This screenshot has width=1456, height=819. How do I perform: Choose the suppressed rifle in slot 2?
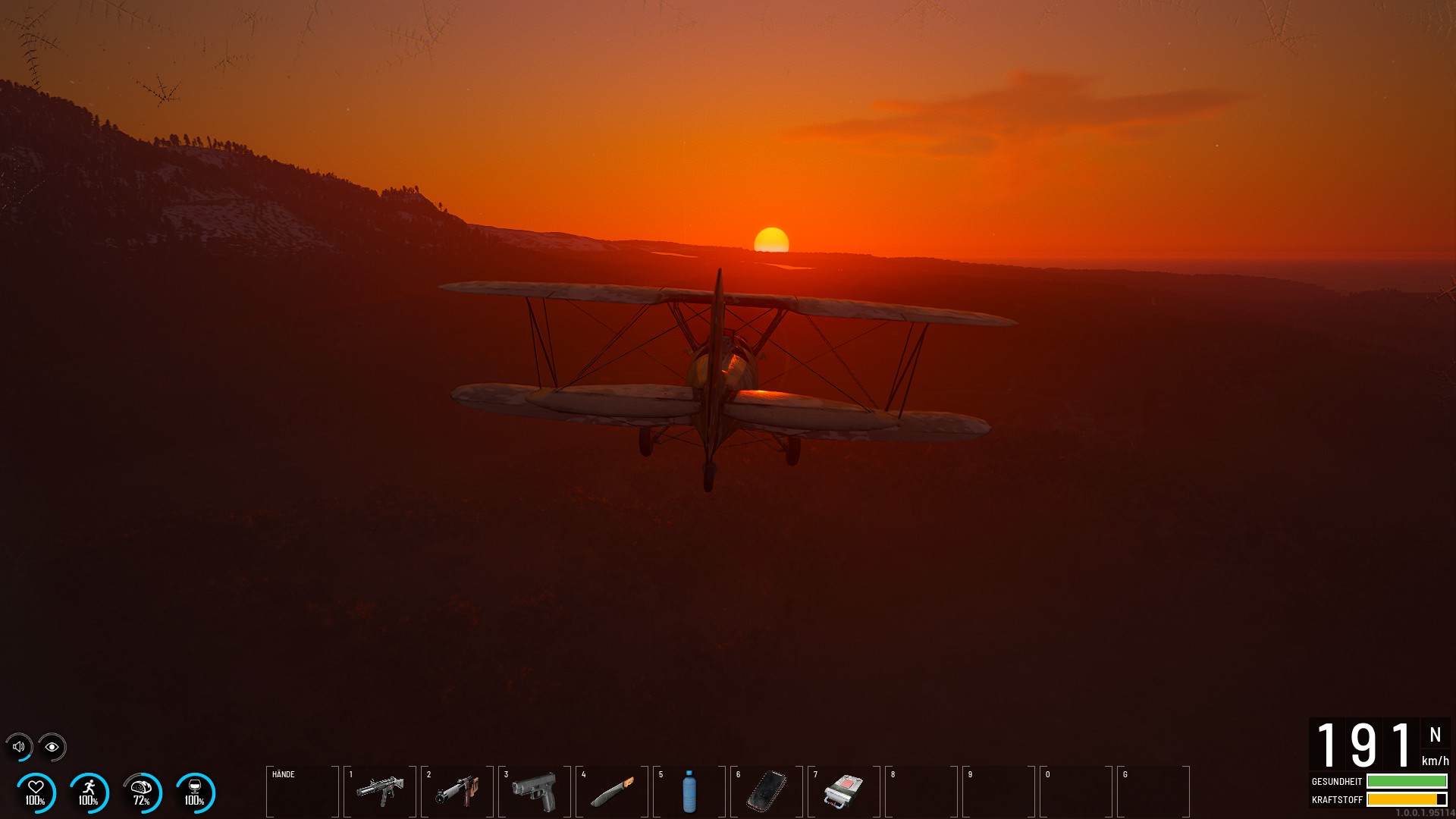[x=457, y=792]
